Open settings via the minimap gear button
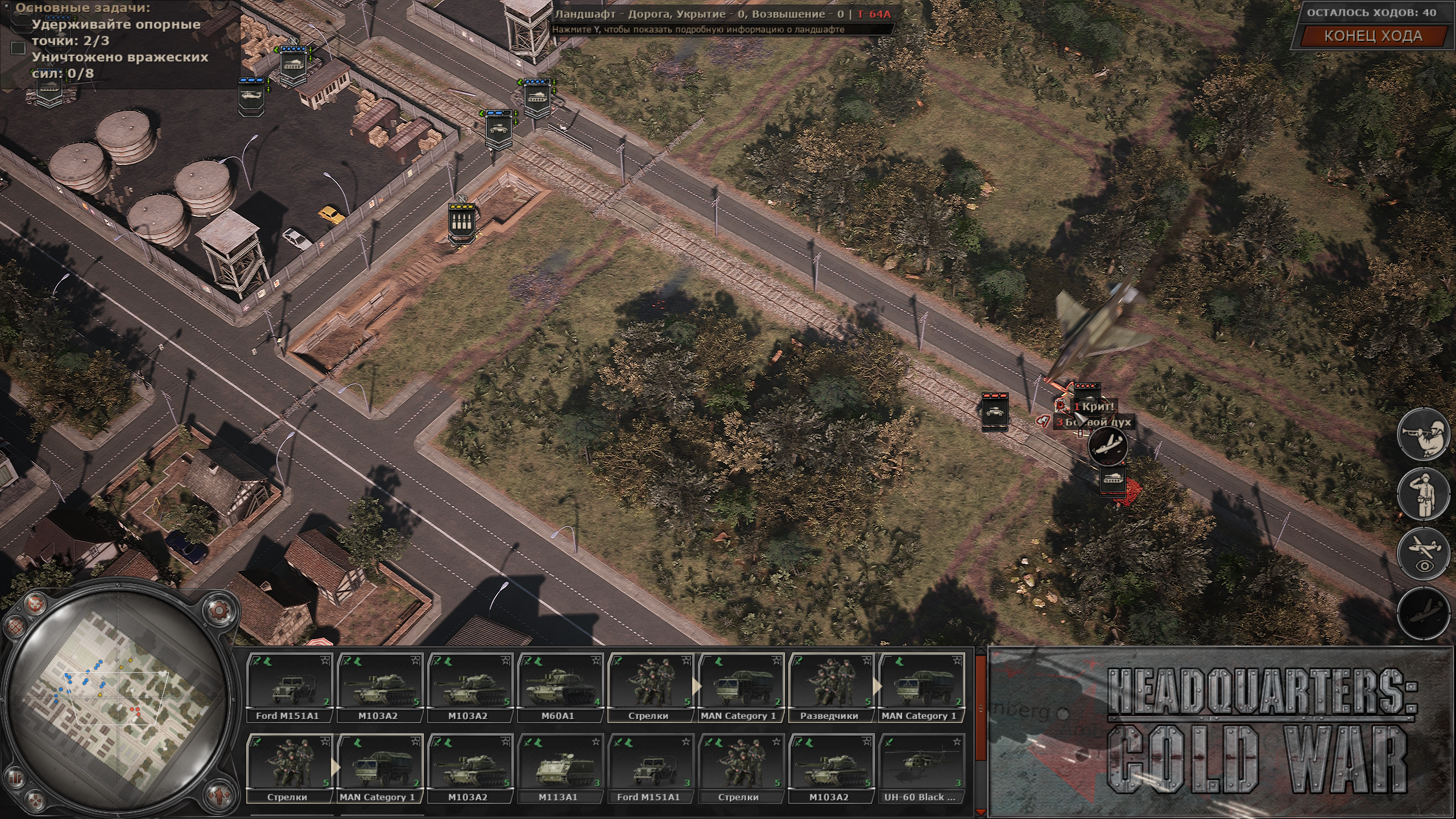This screenshot has width=1456, height=819. pyautogui.click(x=218, y=611)
